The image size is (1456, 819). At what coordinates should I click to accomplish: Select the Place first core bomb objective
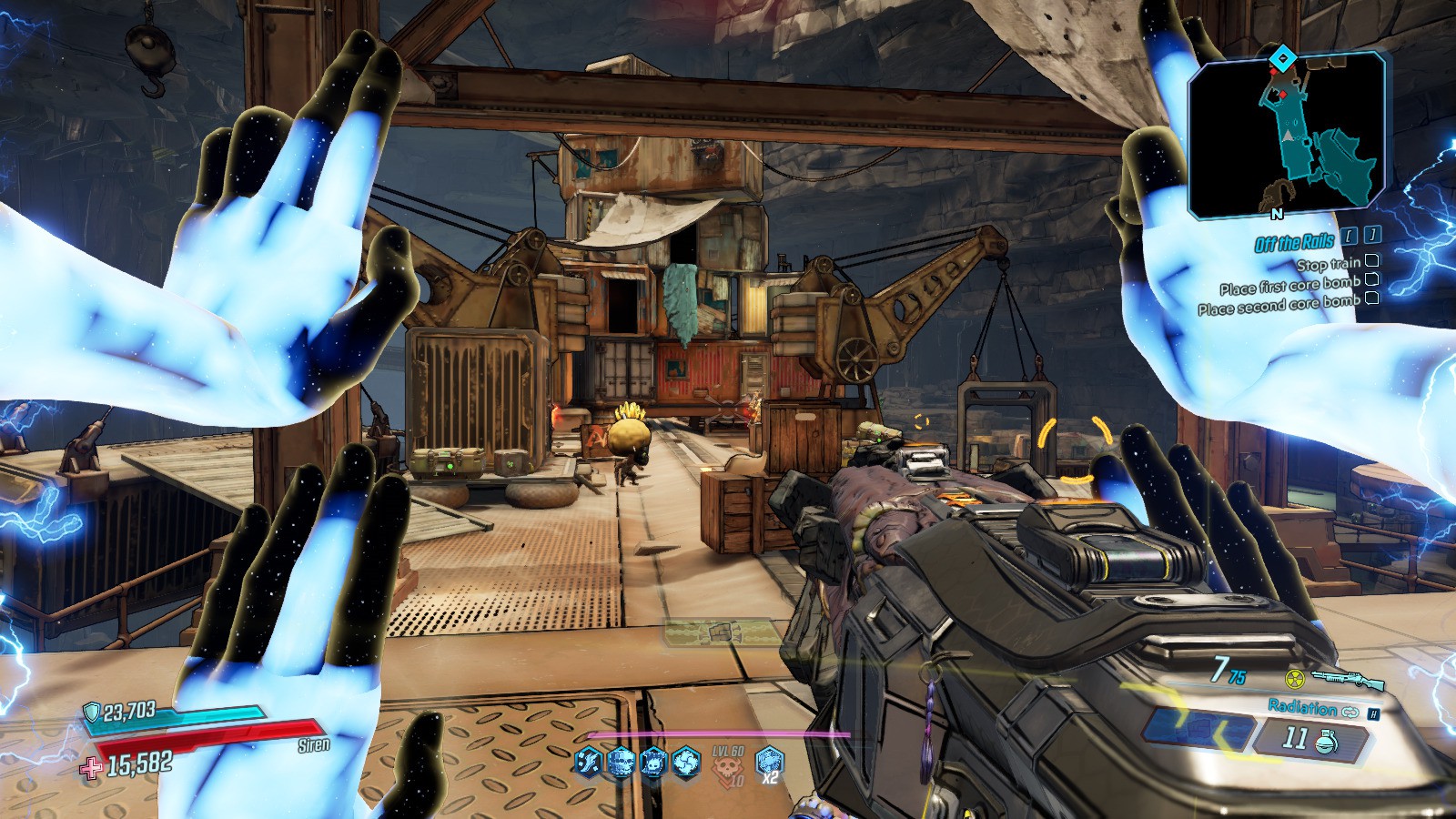click(x=1289, y=286)
